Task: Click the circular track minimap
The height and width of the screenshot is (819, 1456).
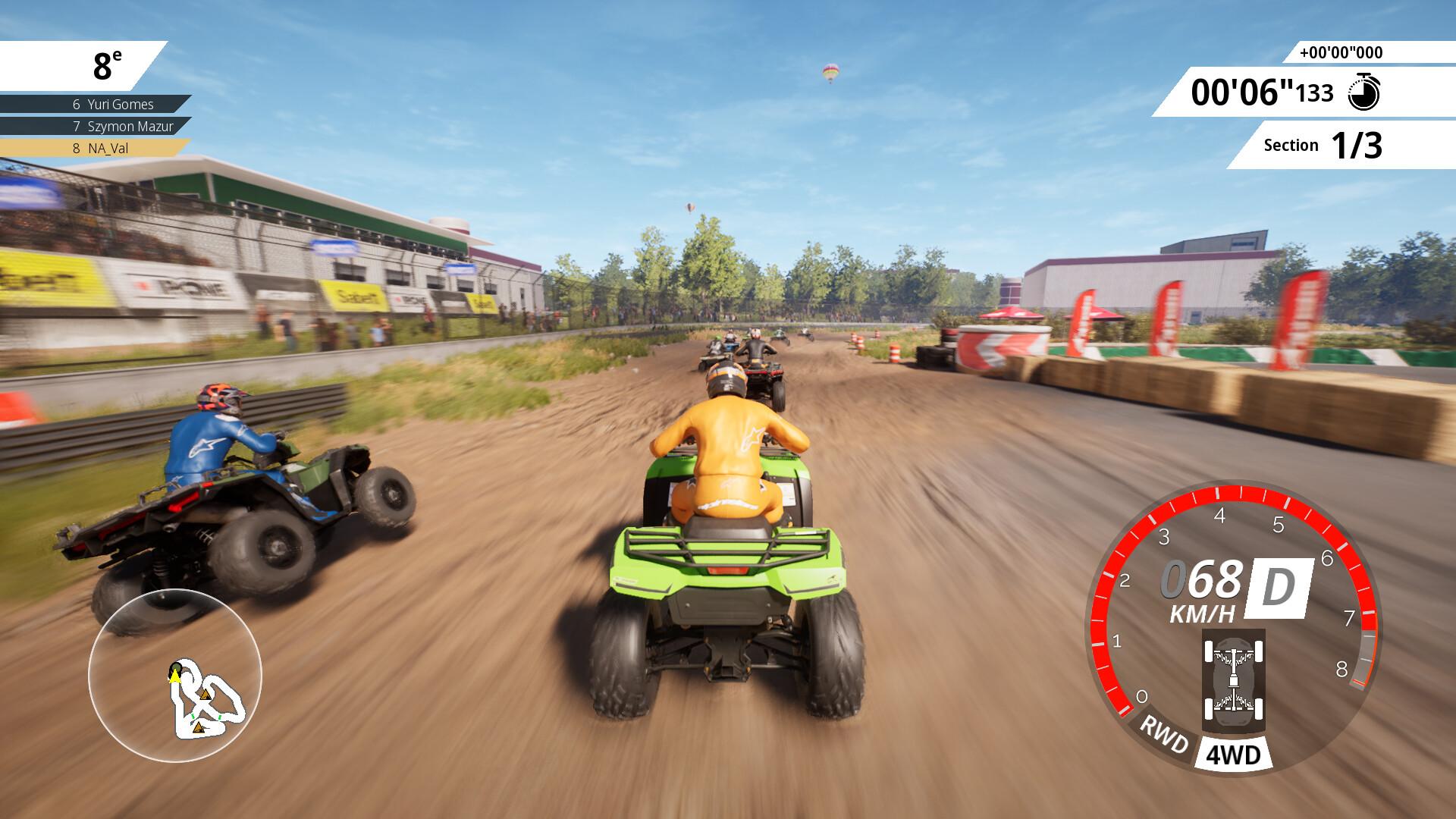Action: (x=175, y=675)
